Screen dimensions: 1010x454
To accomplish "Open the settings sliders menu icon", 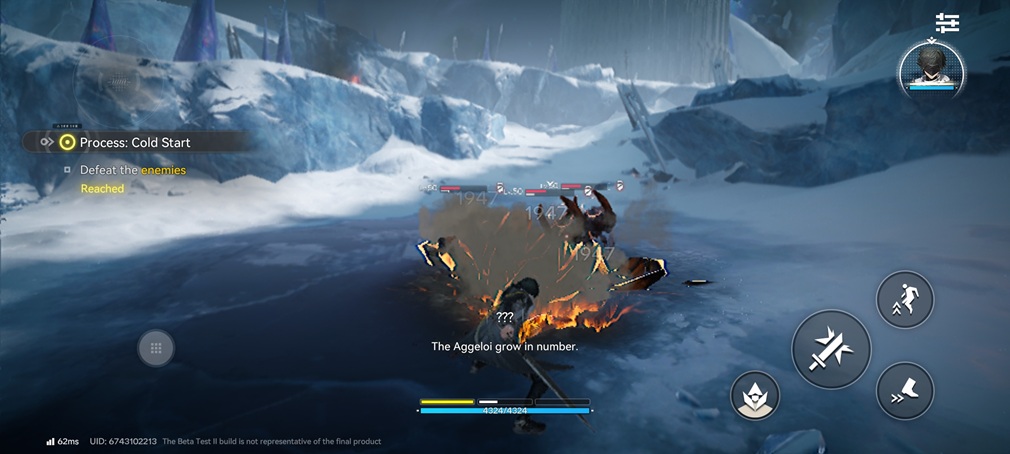I will 947,23.
